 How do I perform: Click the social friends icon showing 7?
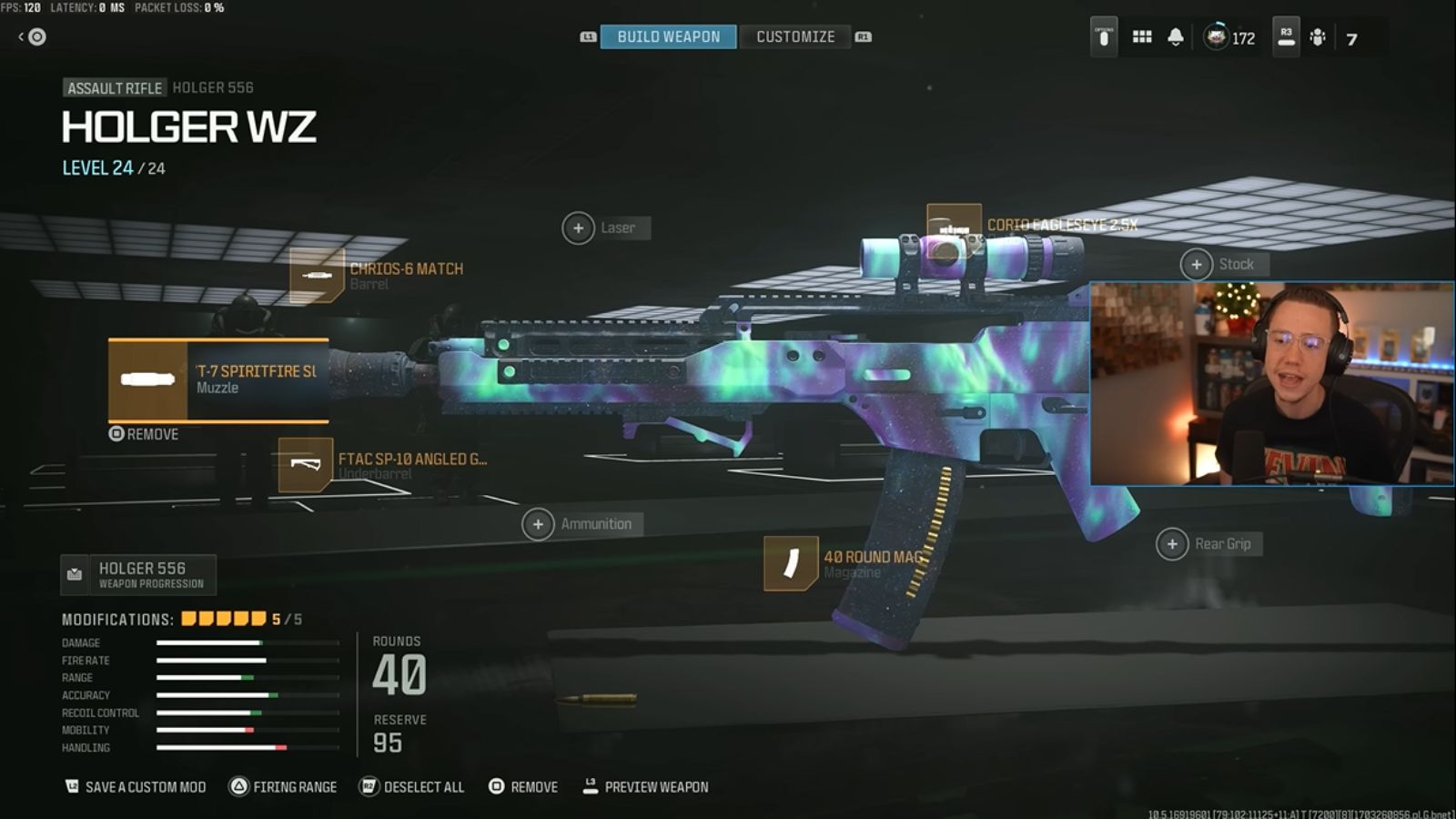(1318, 38)
